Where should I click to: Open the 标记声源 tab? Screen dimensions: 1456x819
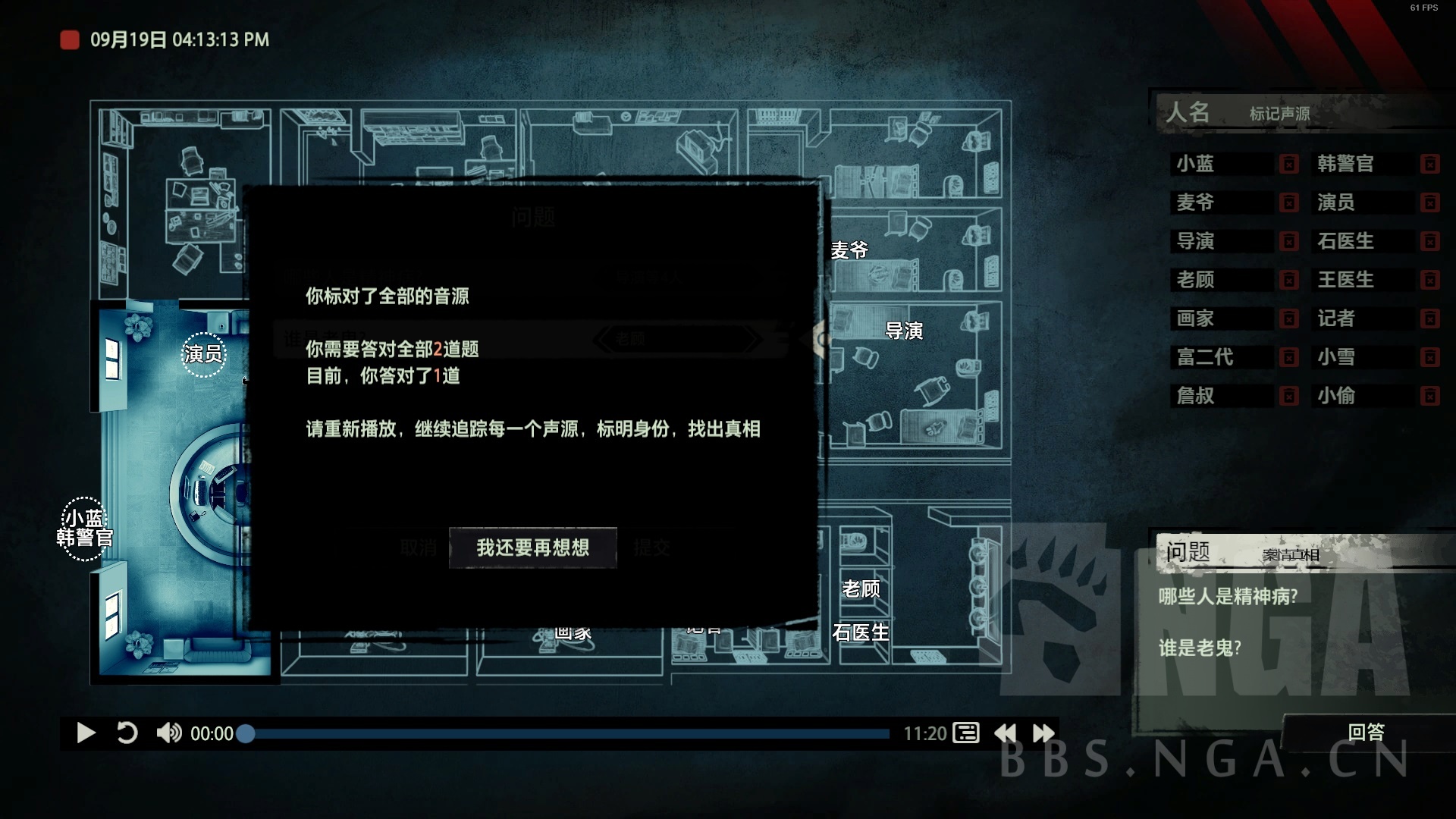click(1280, 114)
